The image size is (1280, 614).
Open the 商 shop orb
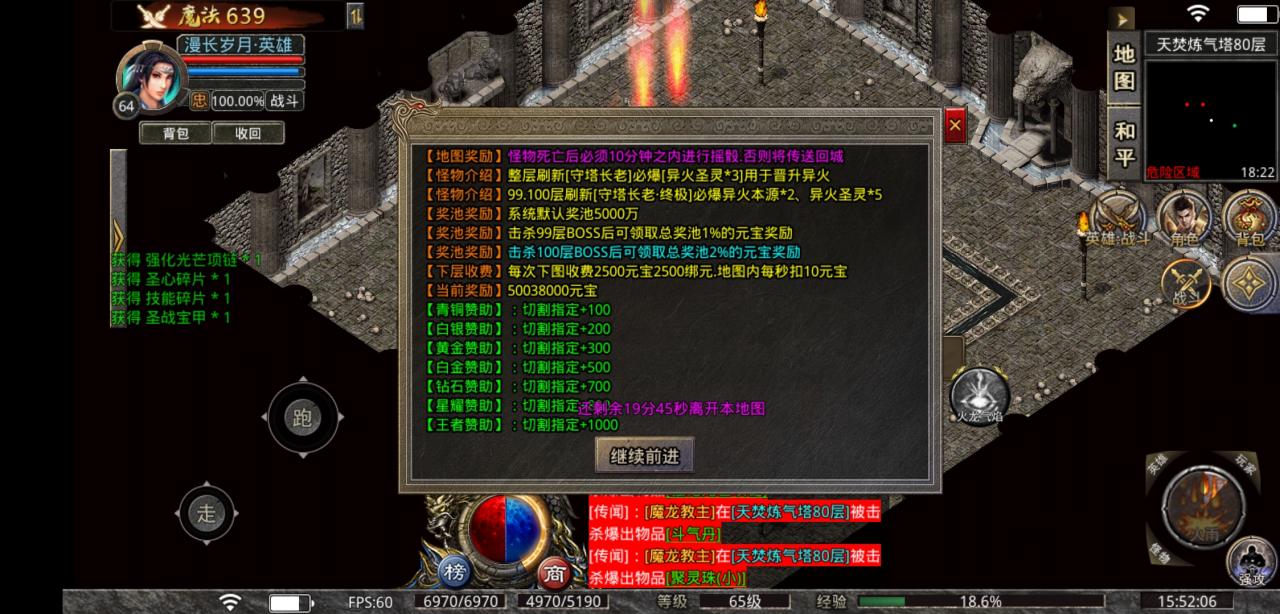pos(554,573)
